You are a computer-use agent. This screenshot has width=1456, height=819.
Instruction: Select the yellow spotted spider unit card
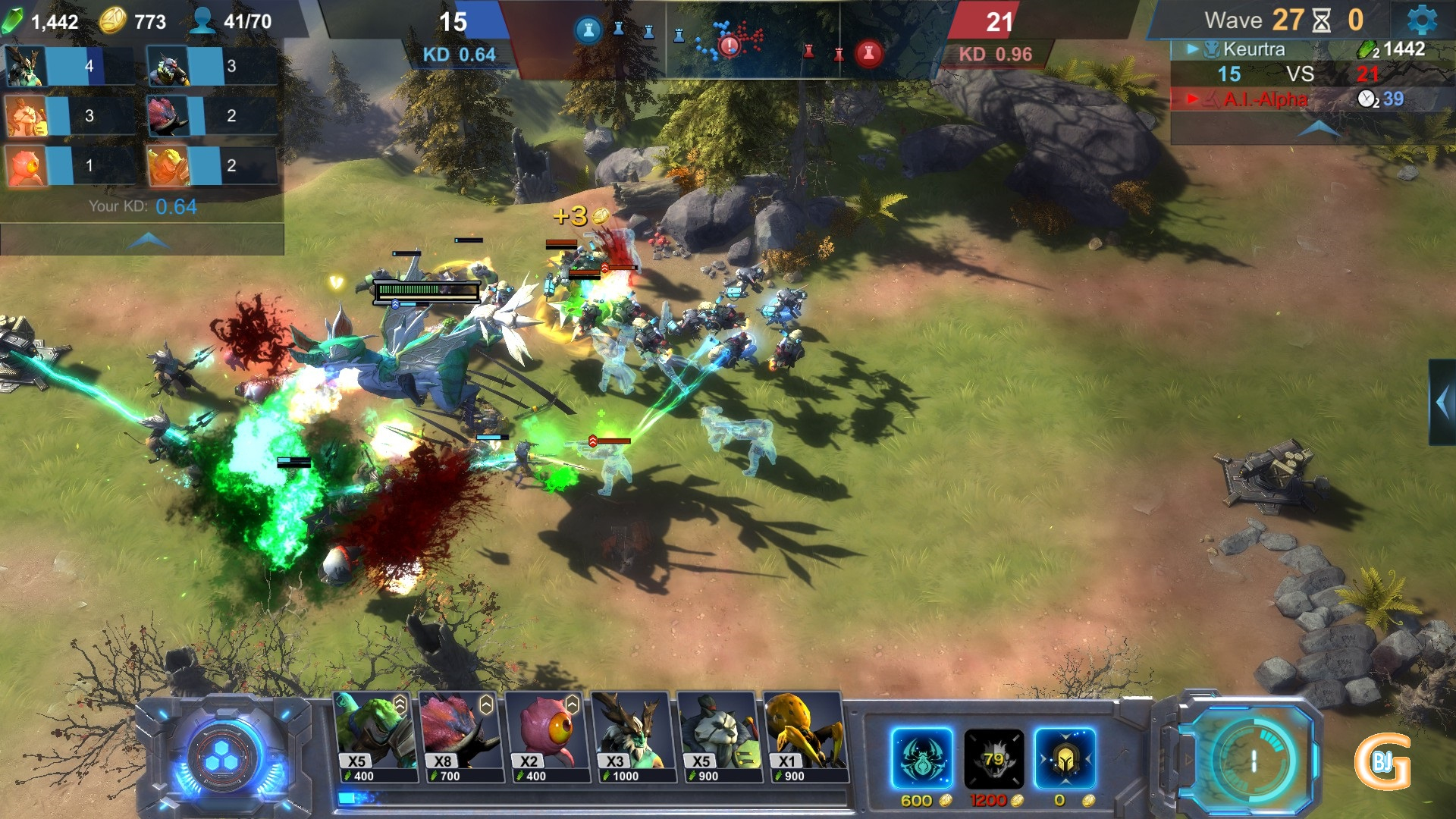(x=805, y=736)
